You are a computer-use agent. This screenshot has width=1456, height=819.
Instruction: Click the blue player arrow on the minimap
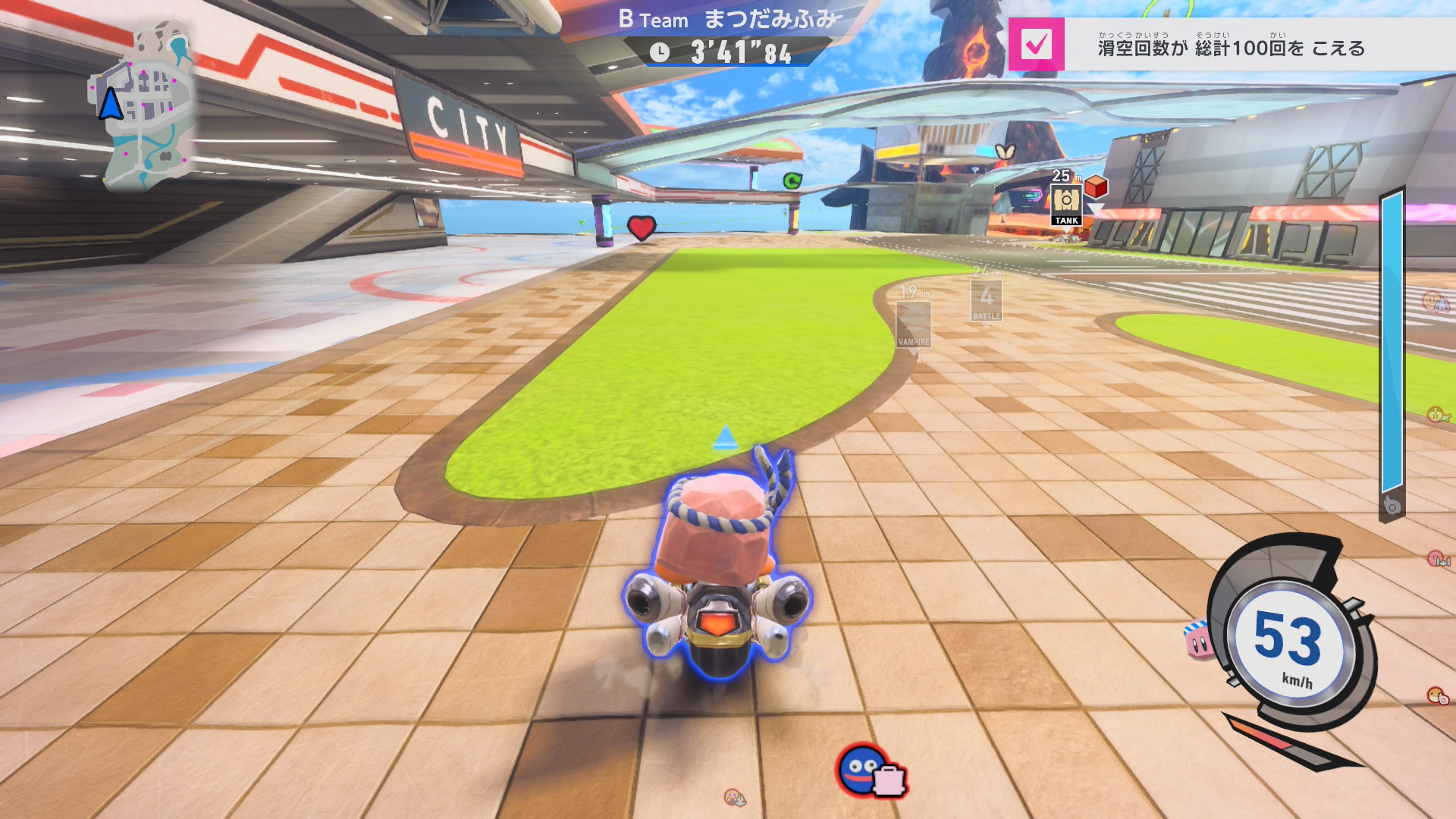point(111,104)
